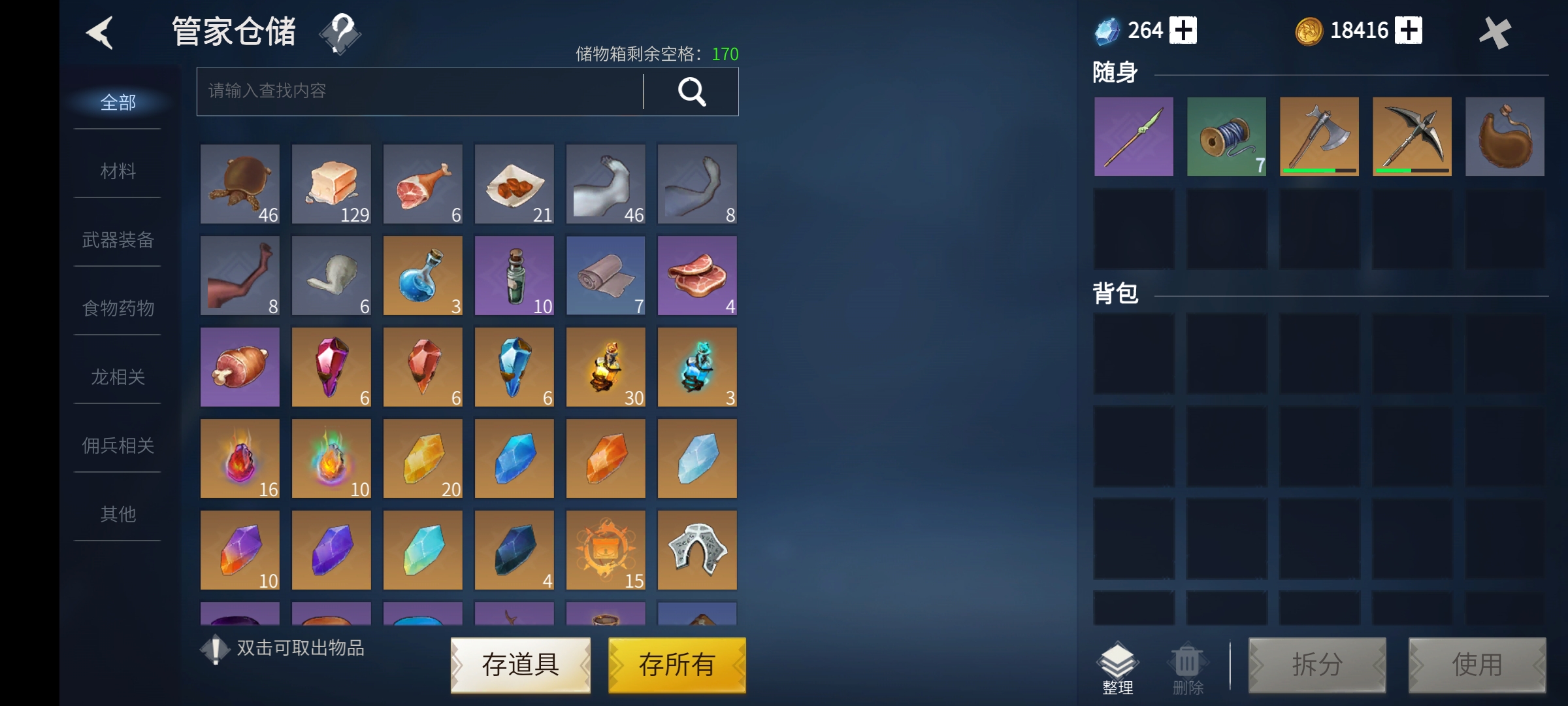Switch to the 材料 category tab

point(118,171)
